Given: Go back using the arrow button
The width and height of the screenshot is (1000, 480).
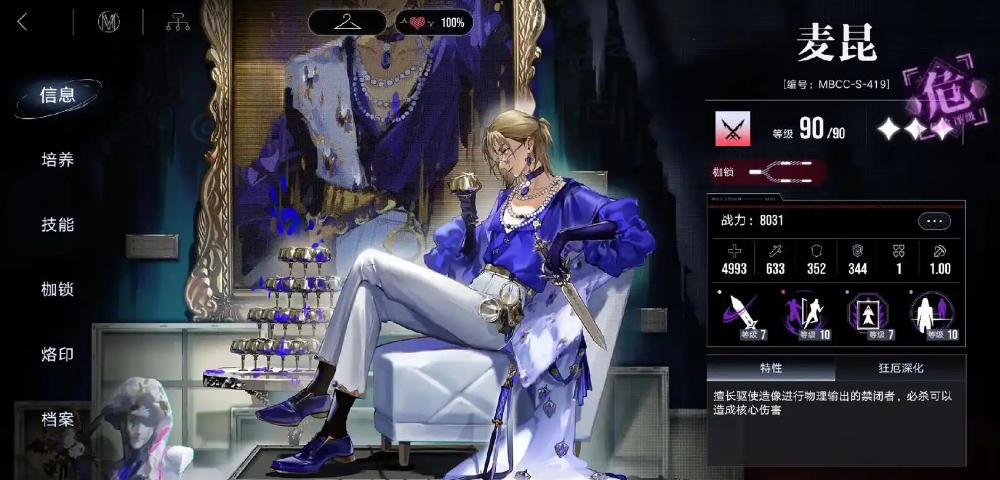Looking at the screenshot, I should coord(23,22).
